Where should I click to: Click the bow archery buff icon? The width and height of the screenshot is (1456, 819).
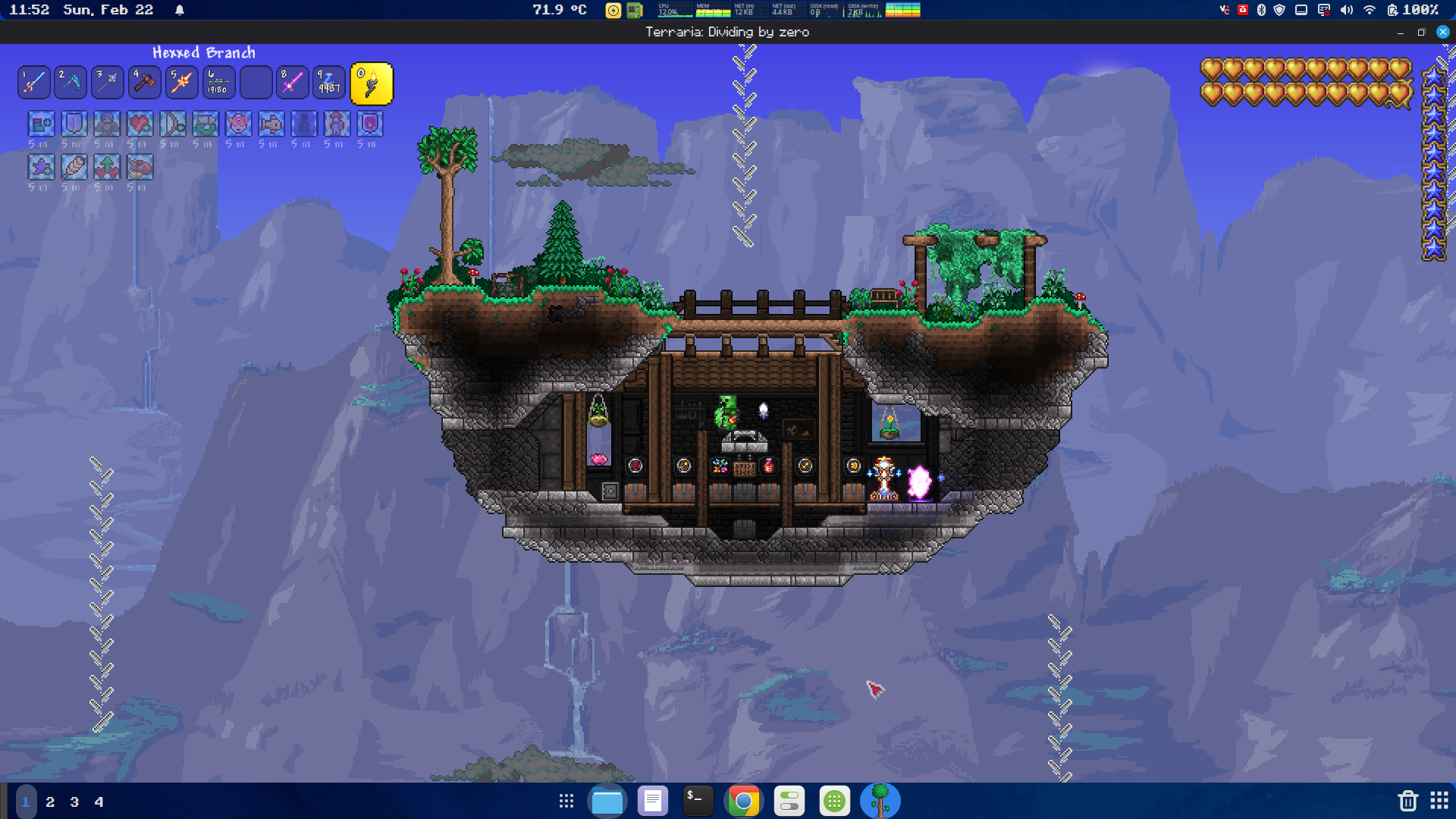[x=172, y=124]
